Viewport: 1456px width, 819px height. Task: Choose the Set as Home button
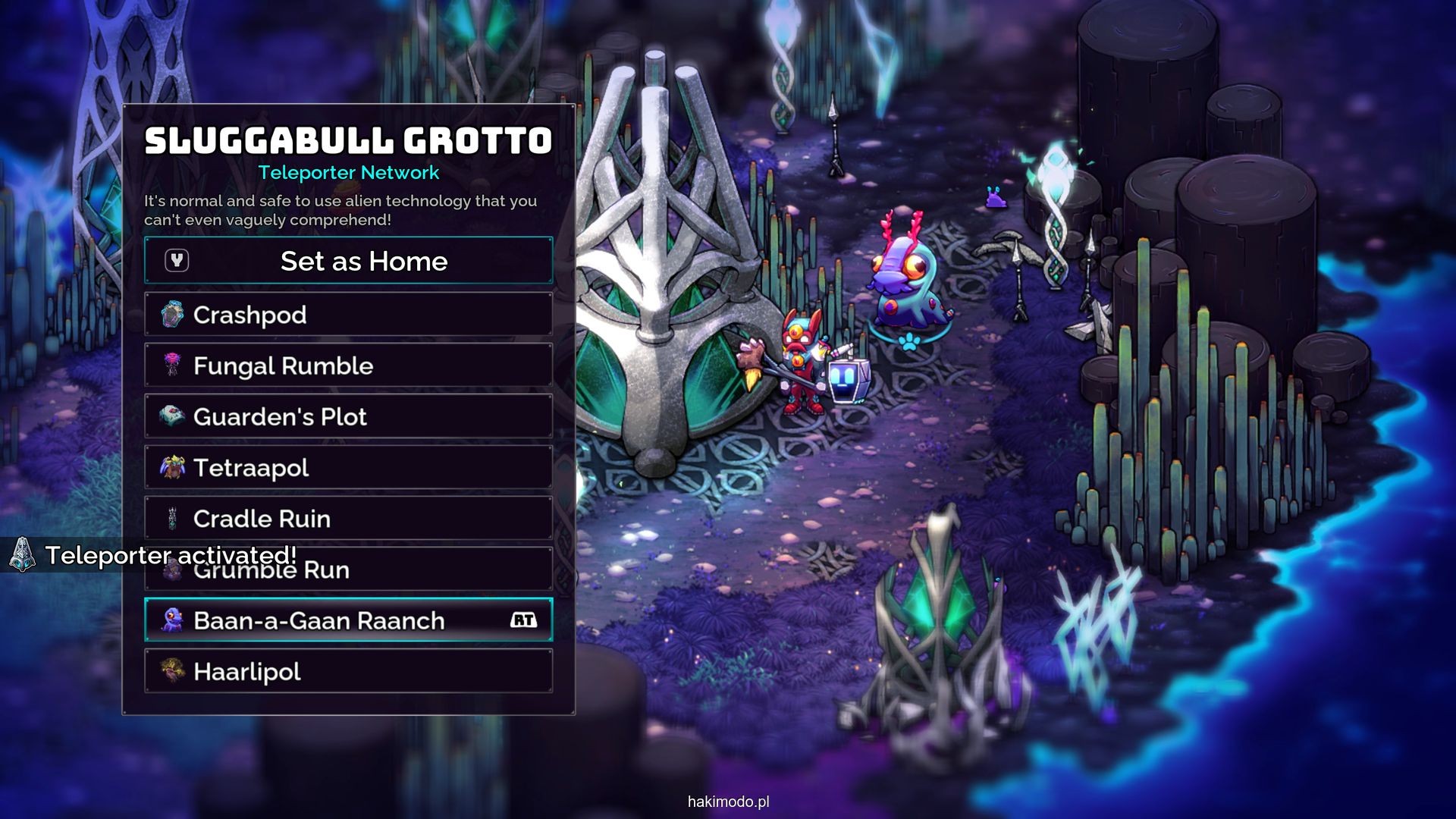348,261
